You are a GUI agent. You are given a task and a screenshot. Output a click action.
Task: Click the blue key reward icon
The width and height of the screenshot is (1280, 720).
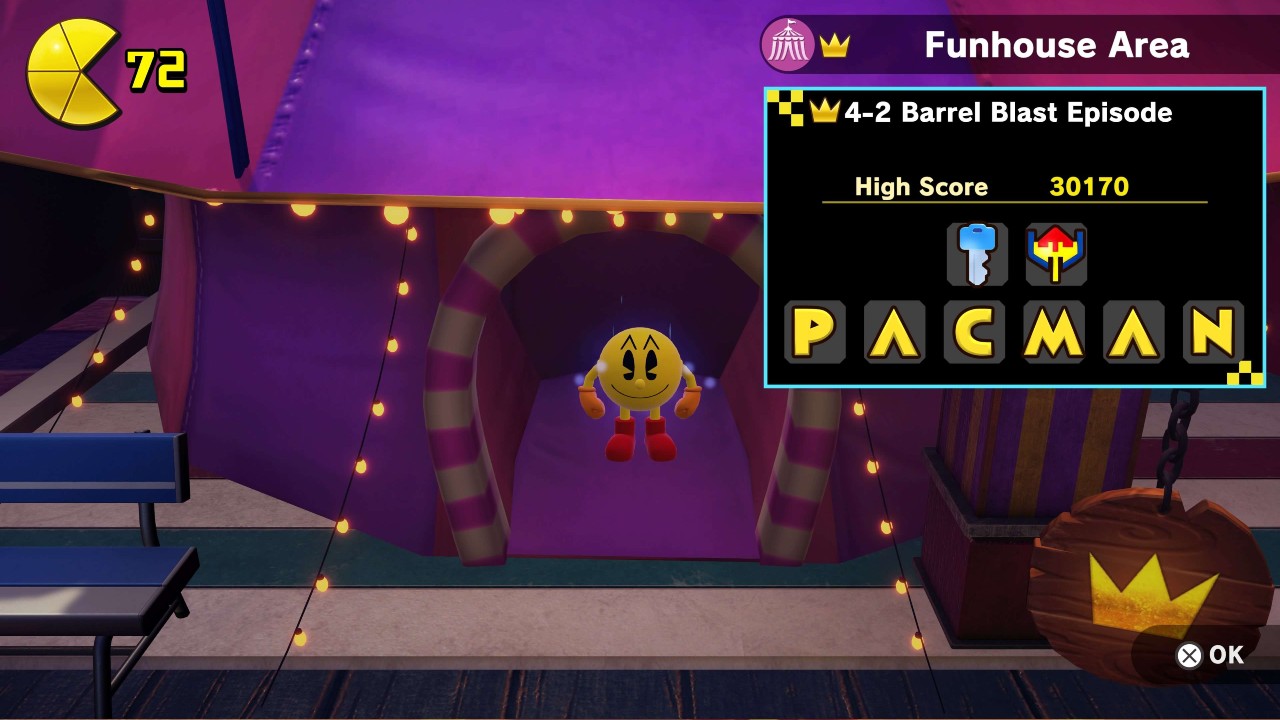pos(977,254)
